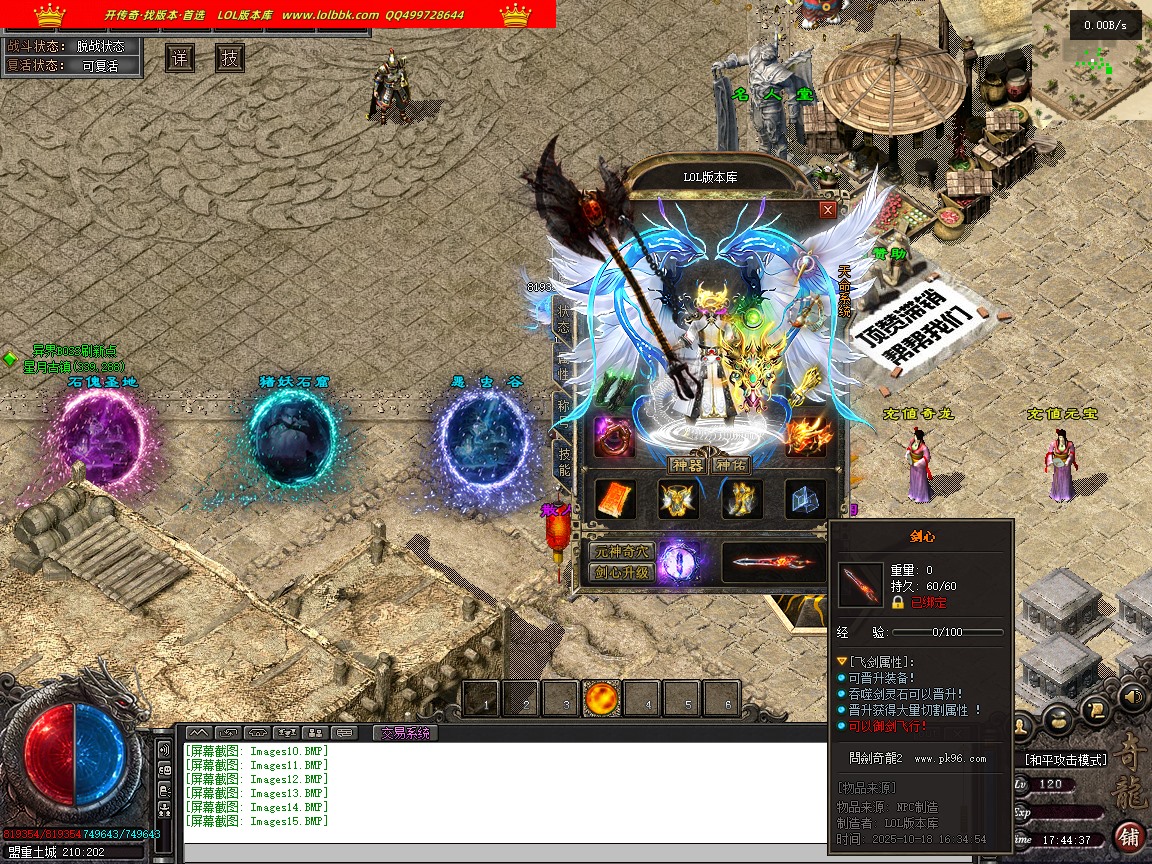
Task: Click the 剑心升级 upgrade button
Action: tap(621, 573)
